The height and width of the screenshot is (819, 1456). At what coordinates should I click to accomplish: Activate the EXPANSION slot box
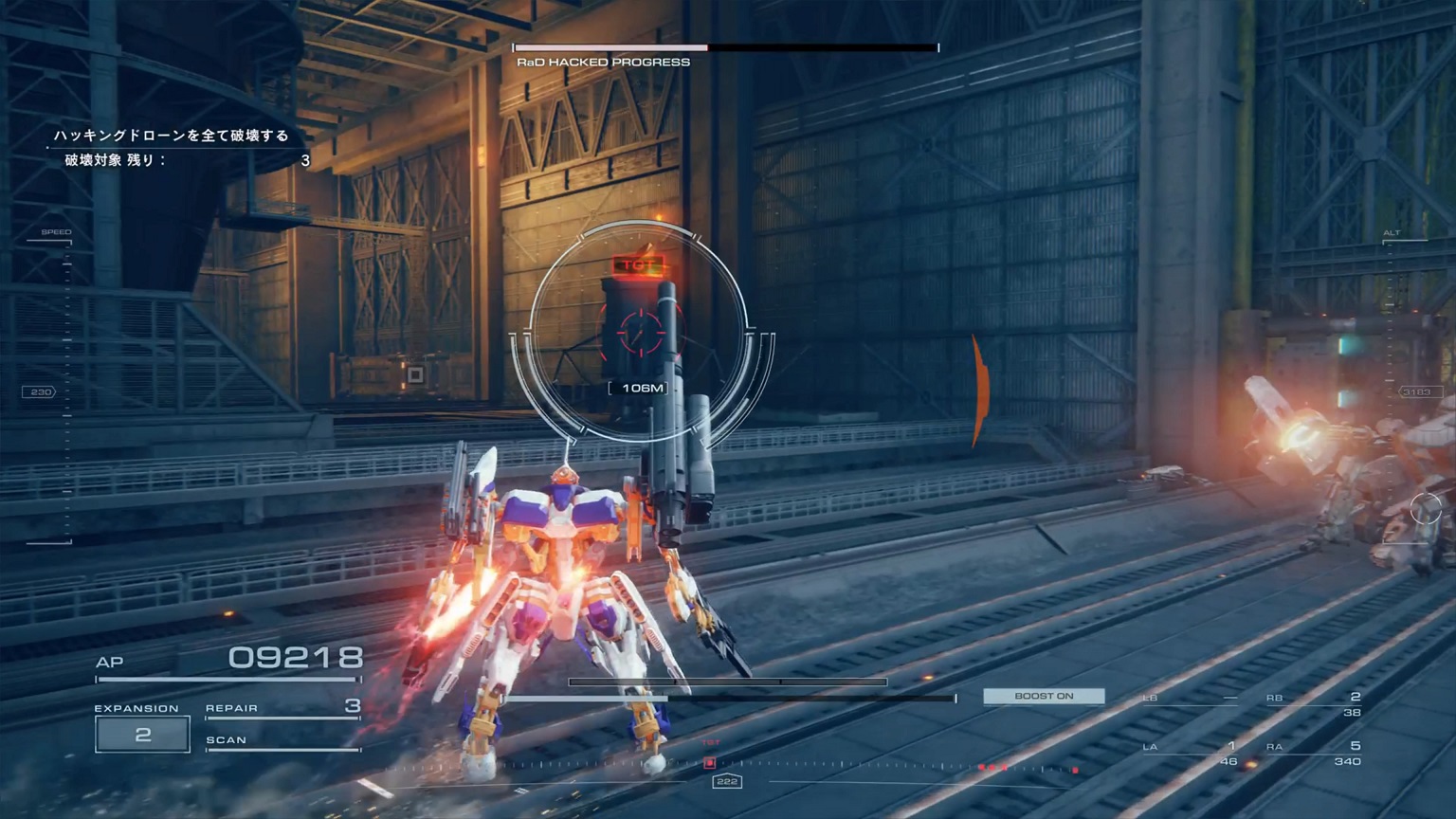point(142,735)
